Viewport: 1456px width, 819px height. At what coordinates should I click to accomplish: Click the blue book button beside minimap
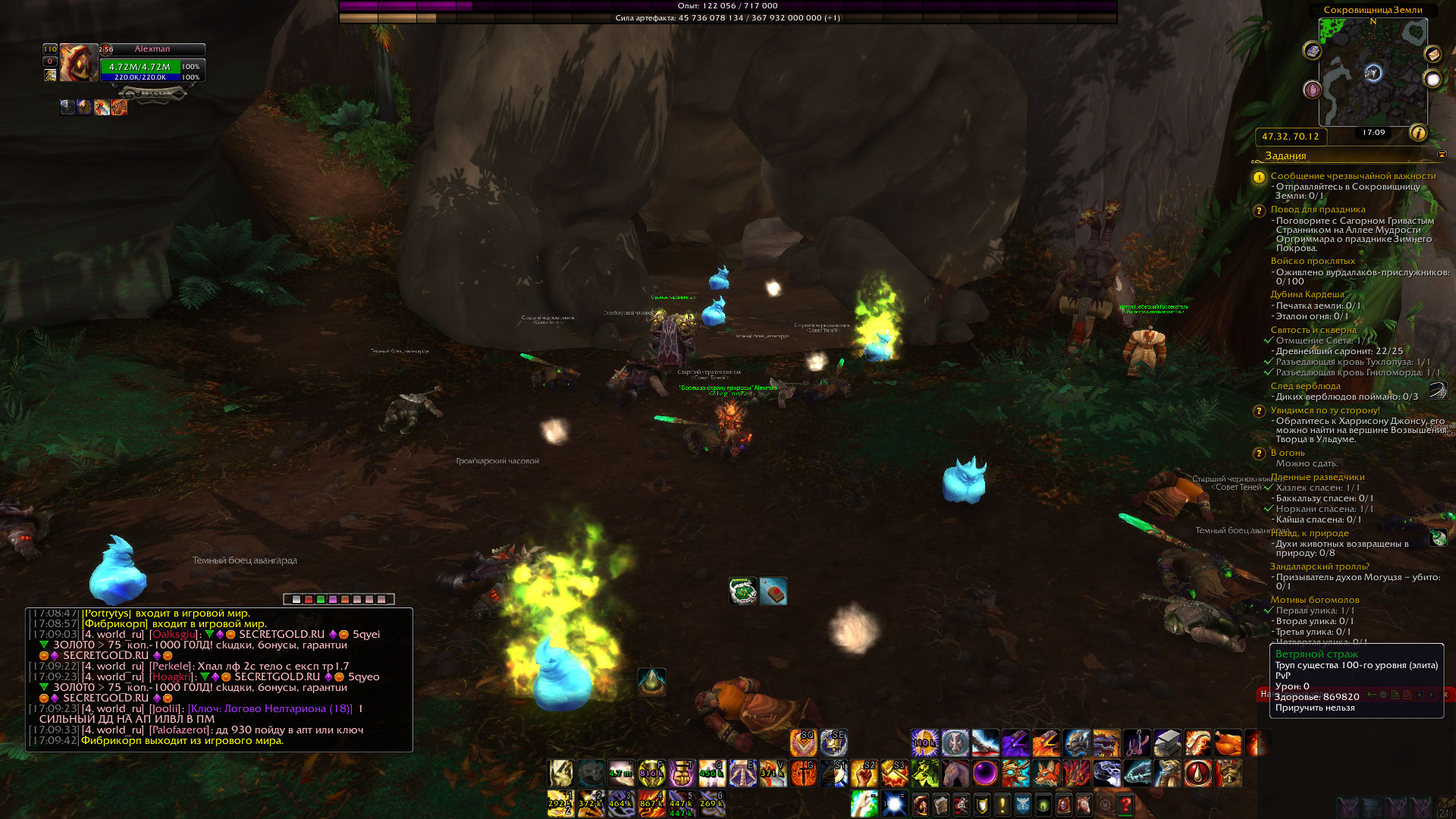pyautogui.click(x=1313, y=51)
